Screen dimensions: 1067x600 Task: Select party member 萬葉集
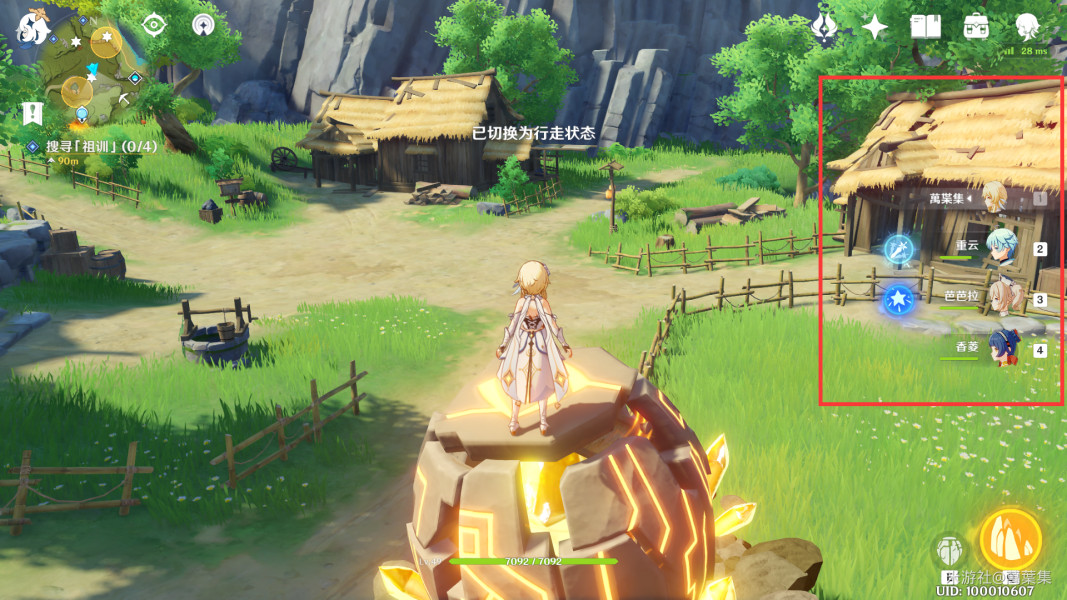pos(994,197)
